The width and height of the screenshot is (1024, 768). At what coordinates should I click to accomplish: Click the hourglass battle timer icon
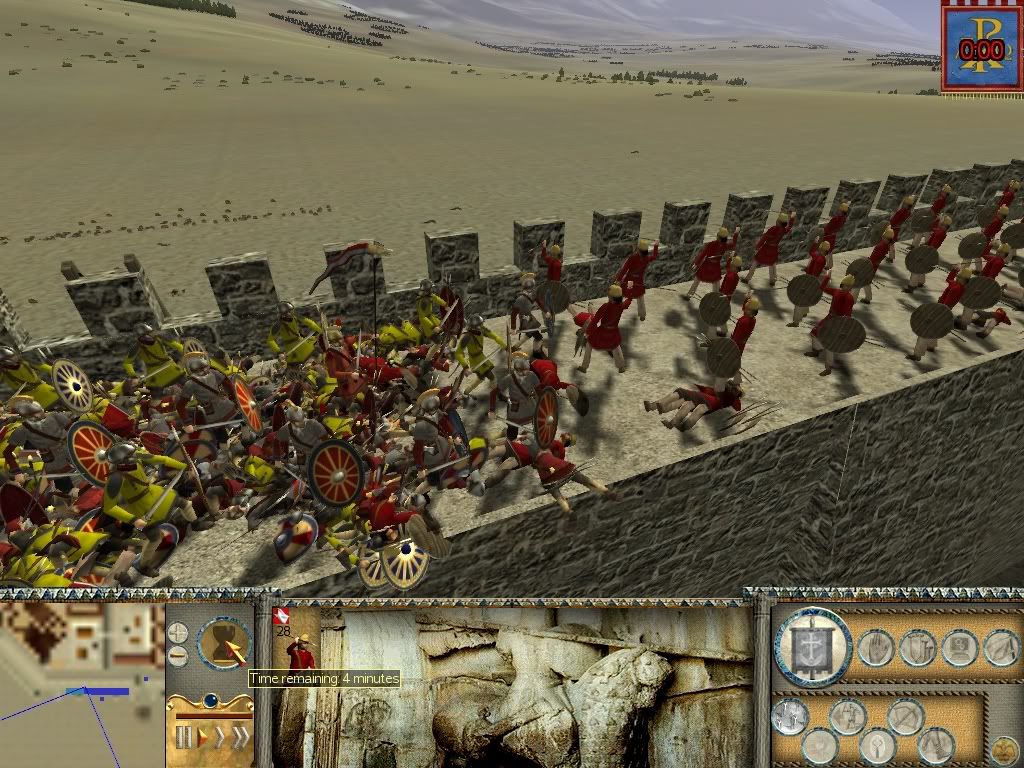click(x=224, y=643)
